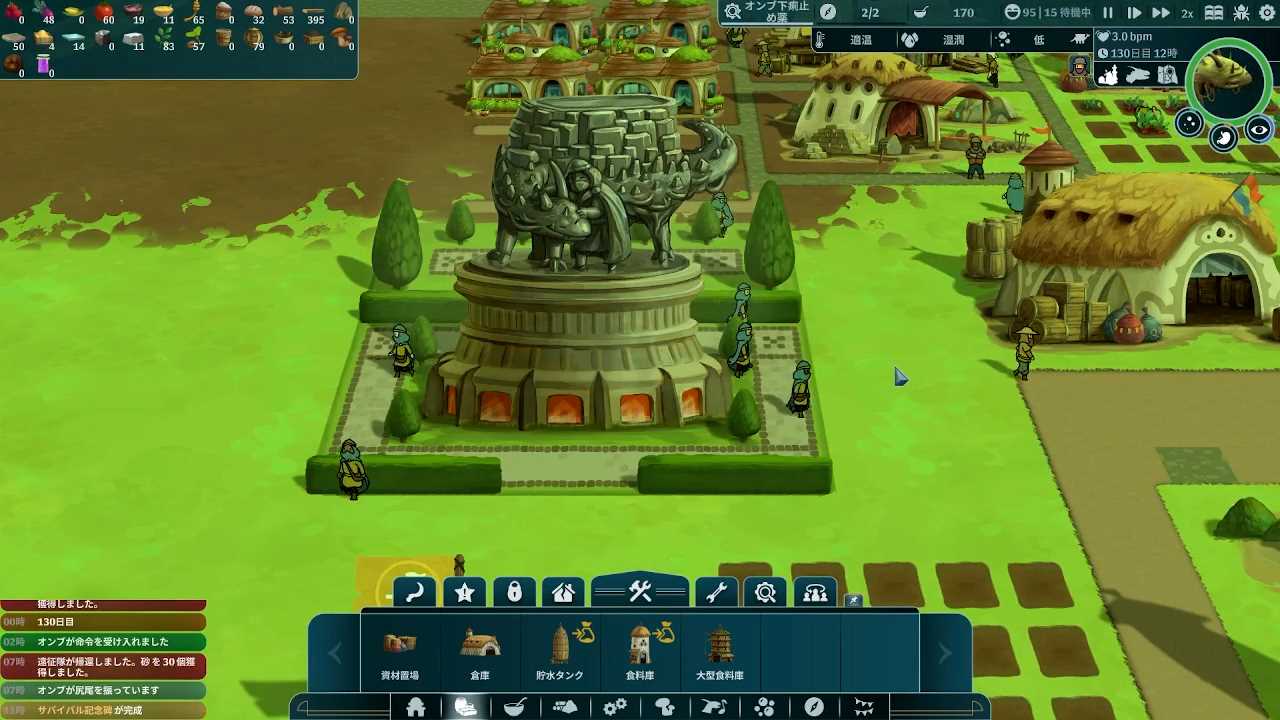Viewport: 1280px width, 720px height.
Task: Switch to the food bowl category
Action: 515,707
